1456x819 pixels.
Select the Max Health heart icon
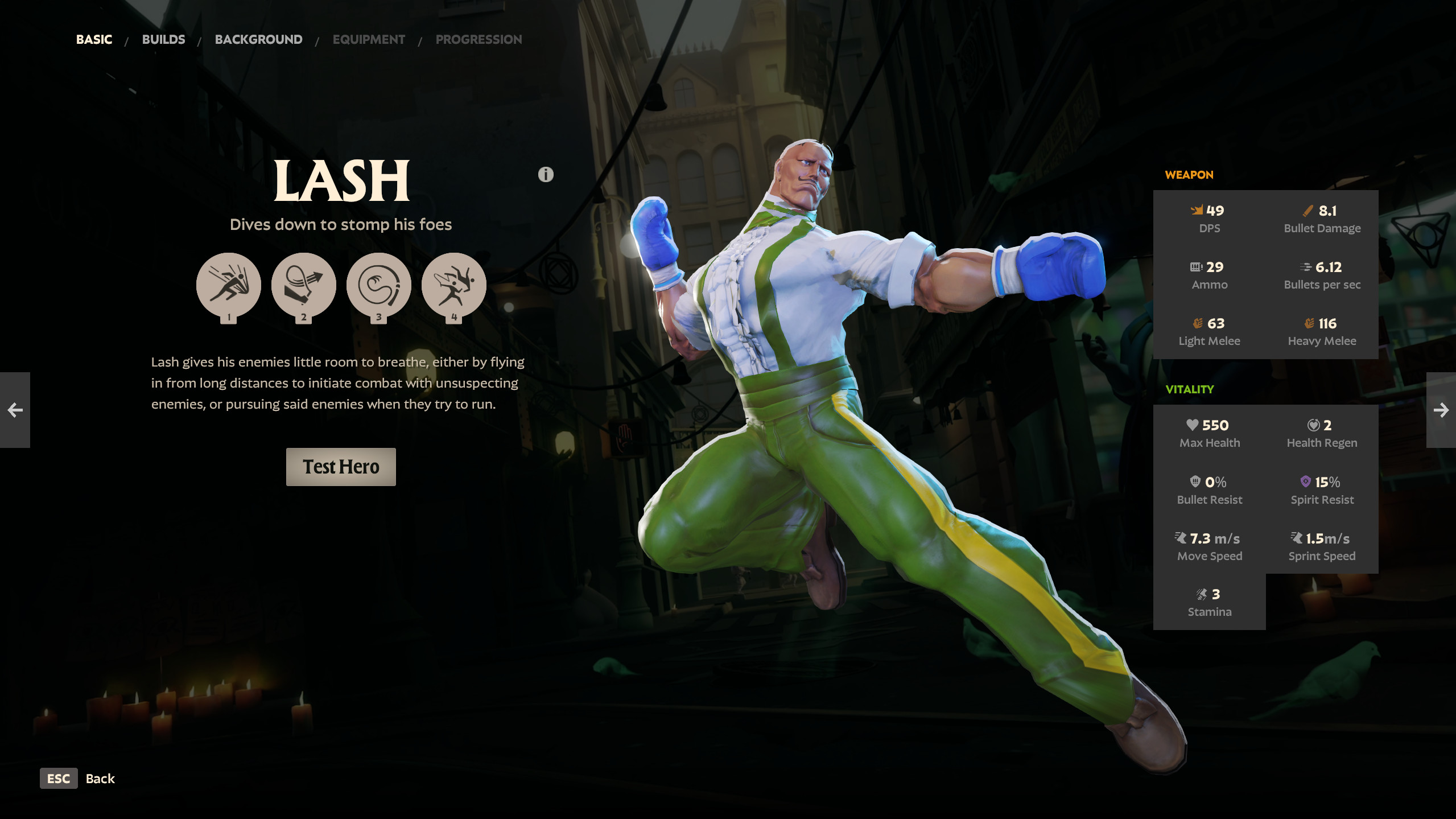(x=1192, y=425)
